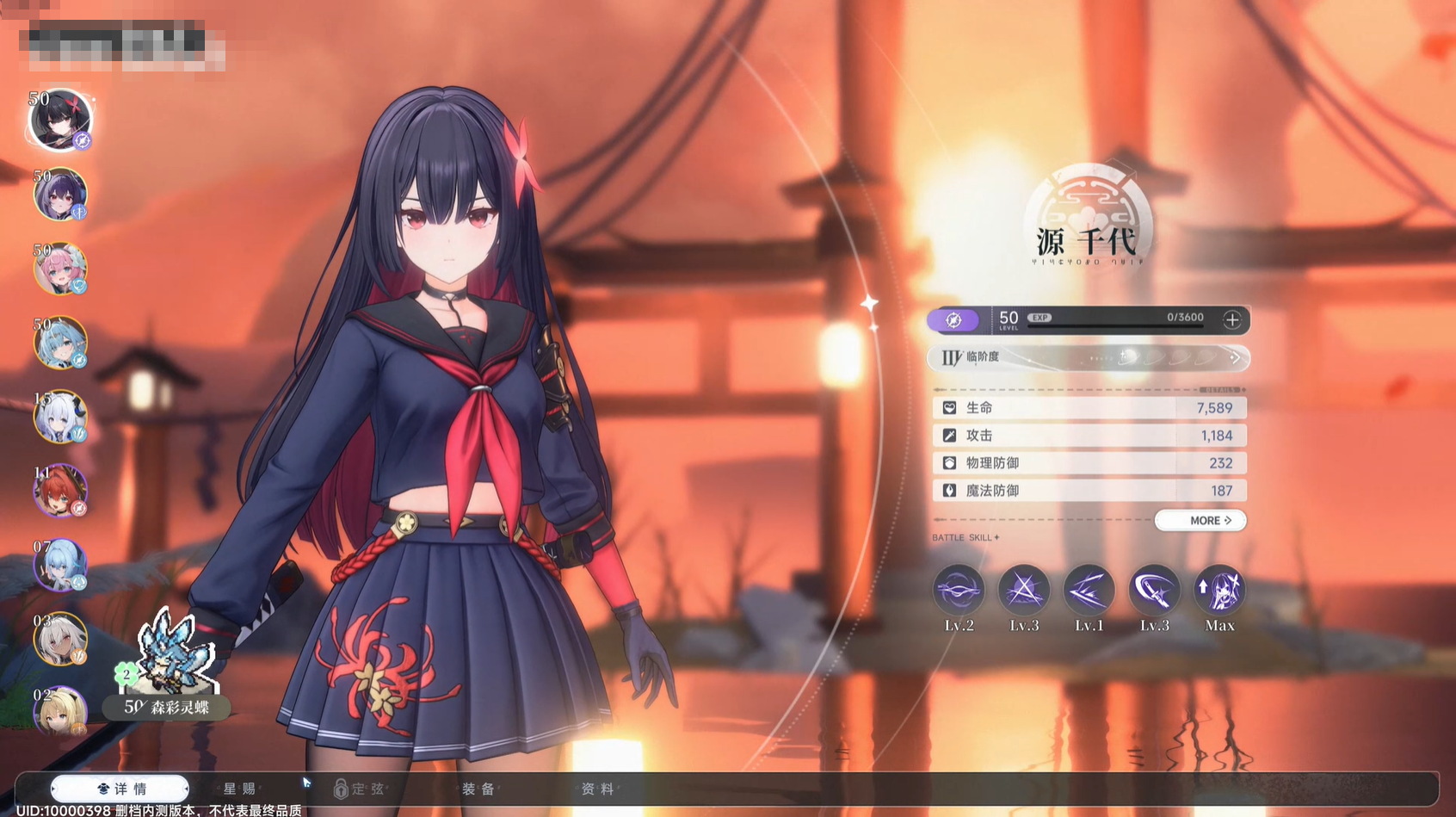Select the locked 定弦 tab
The width and height of the screenshot is (1456, 817).
[x=360, y=789]
